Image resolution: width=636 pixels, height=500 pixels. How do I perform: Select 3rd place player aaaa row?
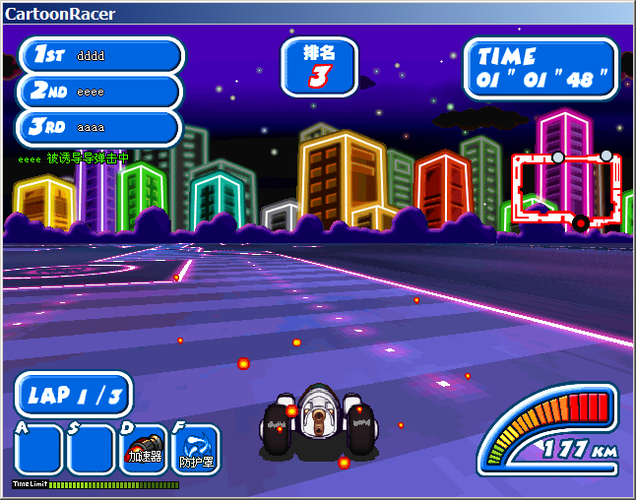[101, 127]
